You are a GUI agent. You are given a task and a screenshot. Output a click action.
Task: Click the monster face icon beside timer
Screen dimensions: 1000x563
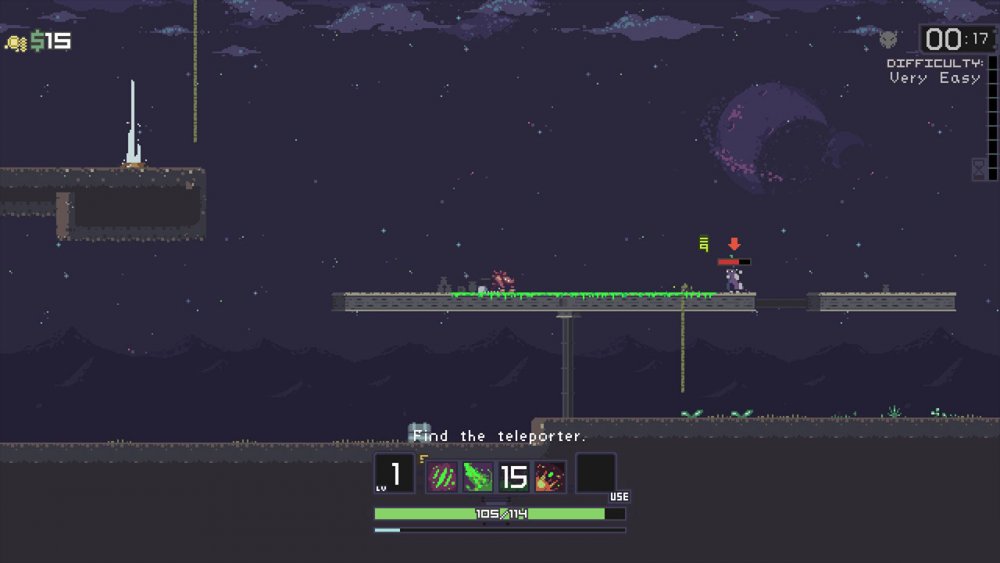click(x=888, y=40)
